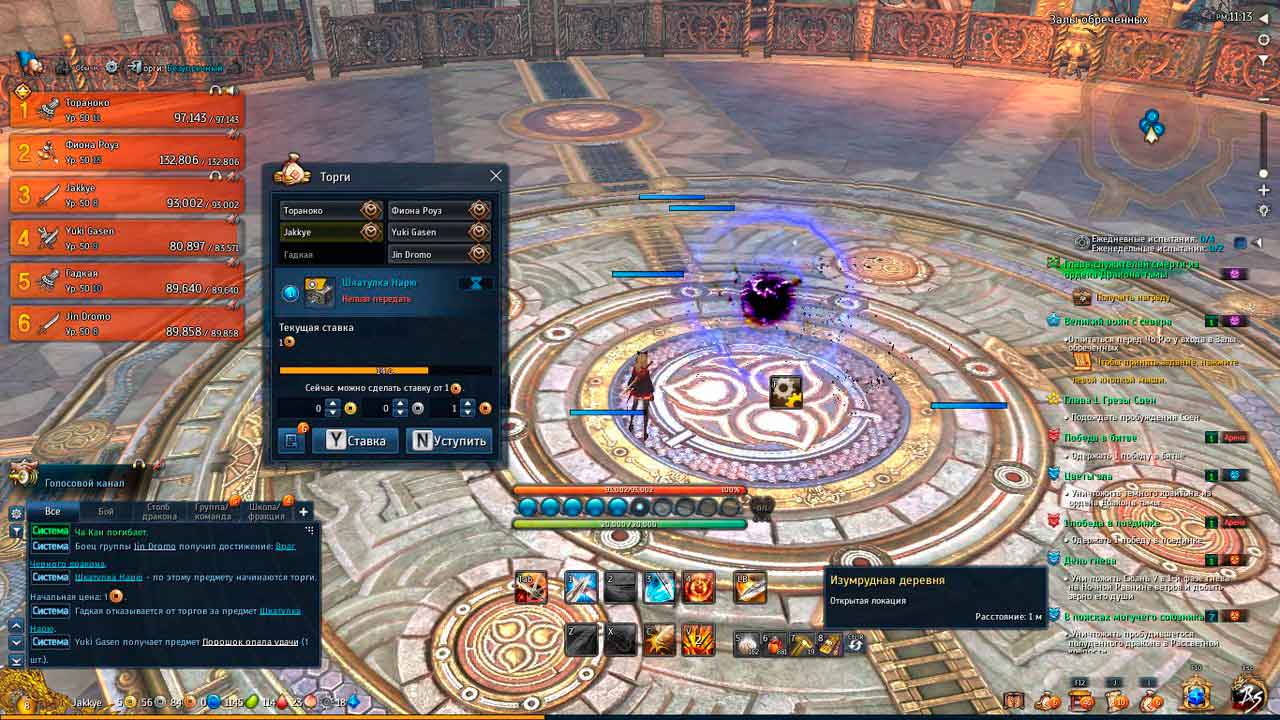Use the ice shard skill on slot 3
Screen dimensions: 1280x720
659,587
